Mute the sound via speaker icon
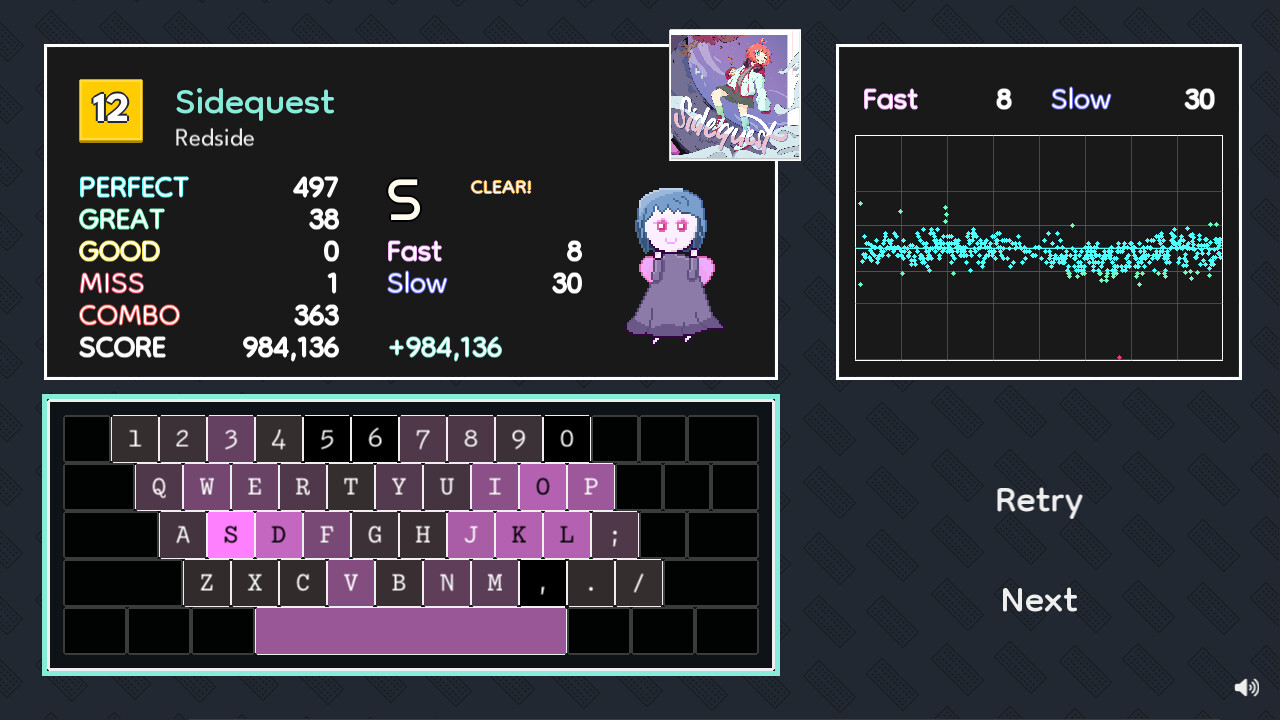Image resolution: width=1280 pixels, height=720 pixels. 1246,687
